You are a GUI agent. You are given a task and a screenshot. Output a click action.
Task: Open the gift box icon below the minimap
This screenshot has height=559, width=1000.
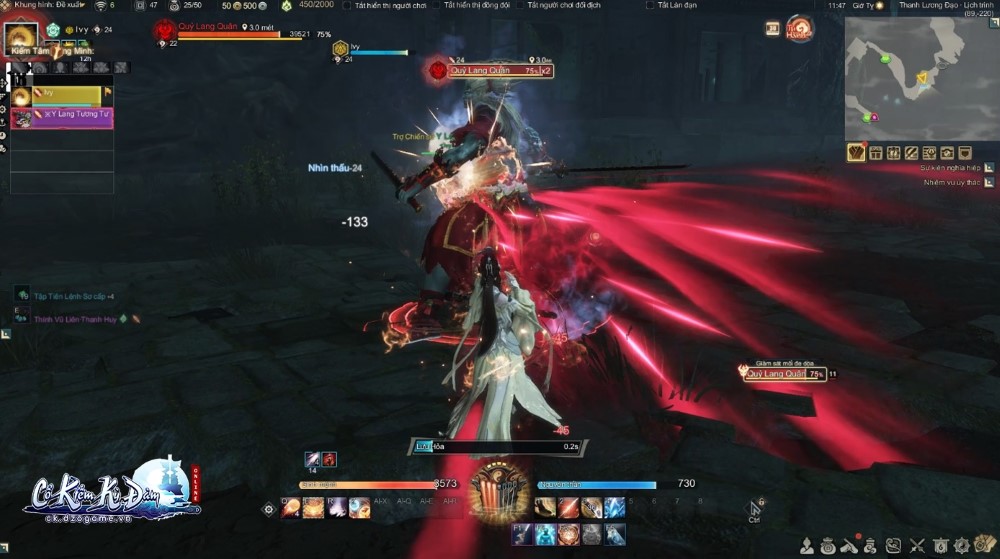click(x=875, y=153)
